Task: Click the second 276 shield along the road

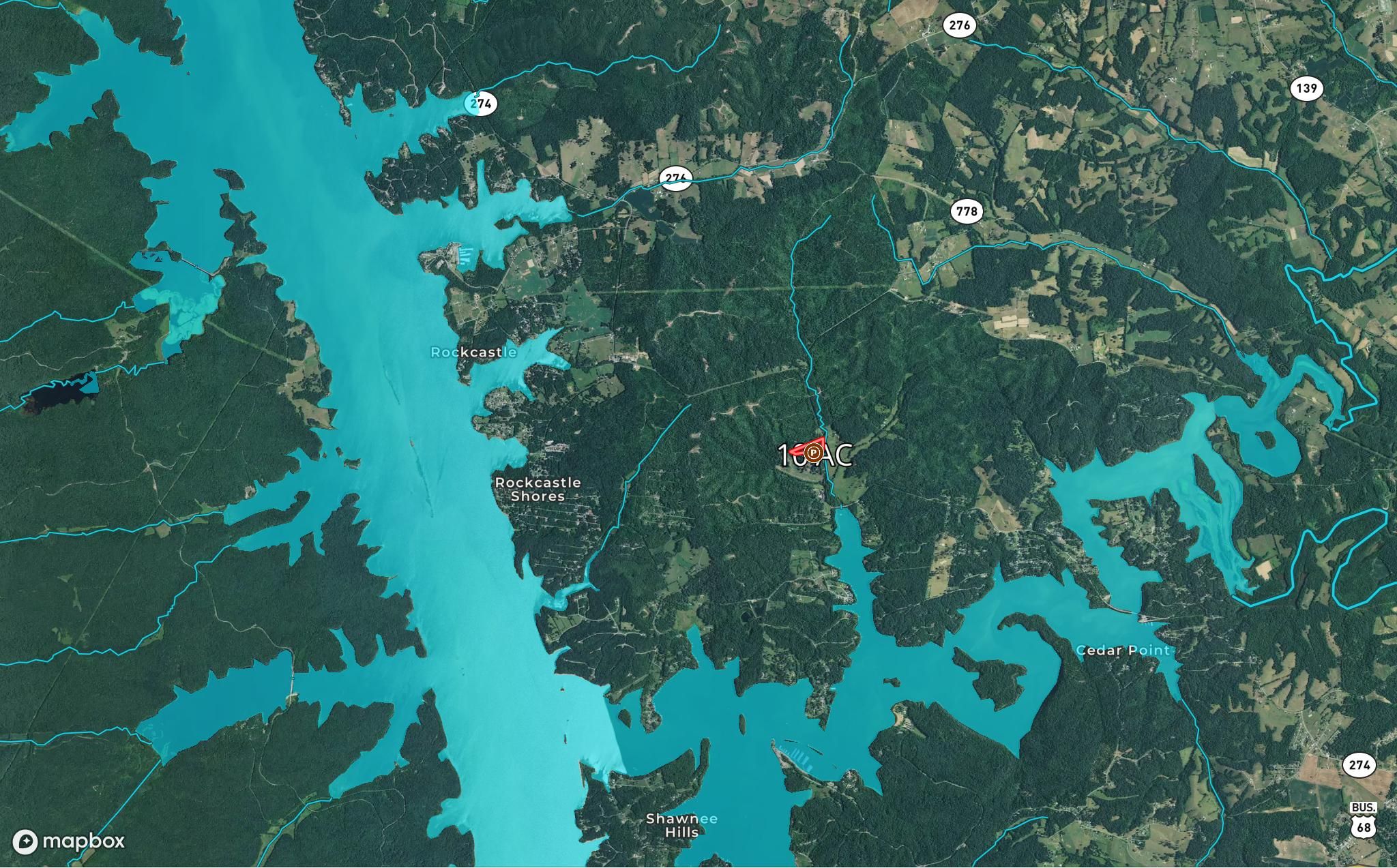Action: [x=677, y=178]
